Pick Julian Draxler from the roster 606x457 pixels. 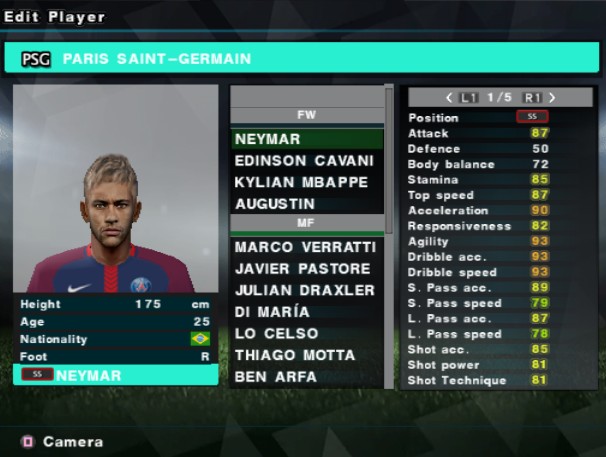pyautogui.click(x=305, y=290)
